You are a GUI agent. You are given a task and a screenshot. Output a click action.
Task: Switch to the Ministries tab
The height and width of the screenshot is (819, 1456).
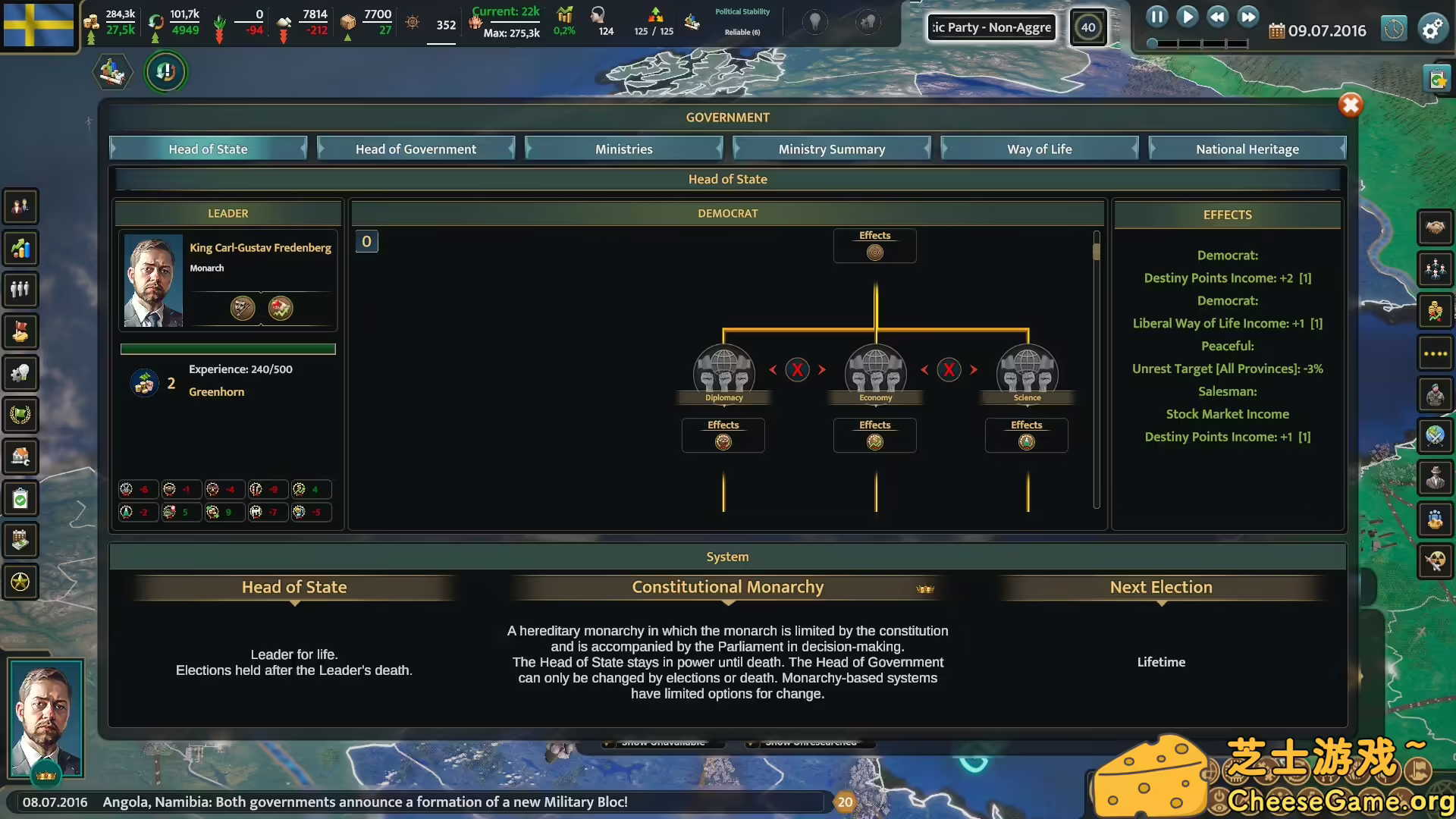click(x=623, y=149)
